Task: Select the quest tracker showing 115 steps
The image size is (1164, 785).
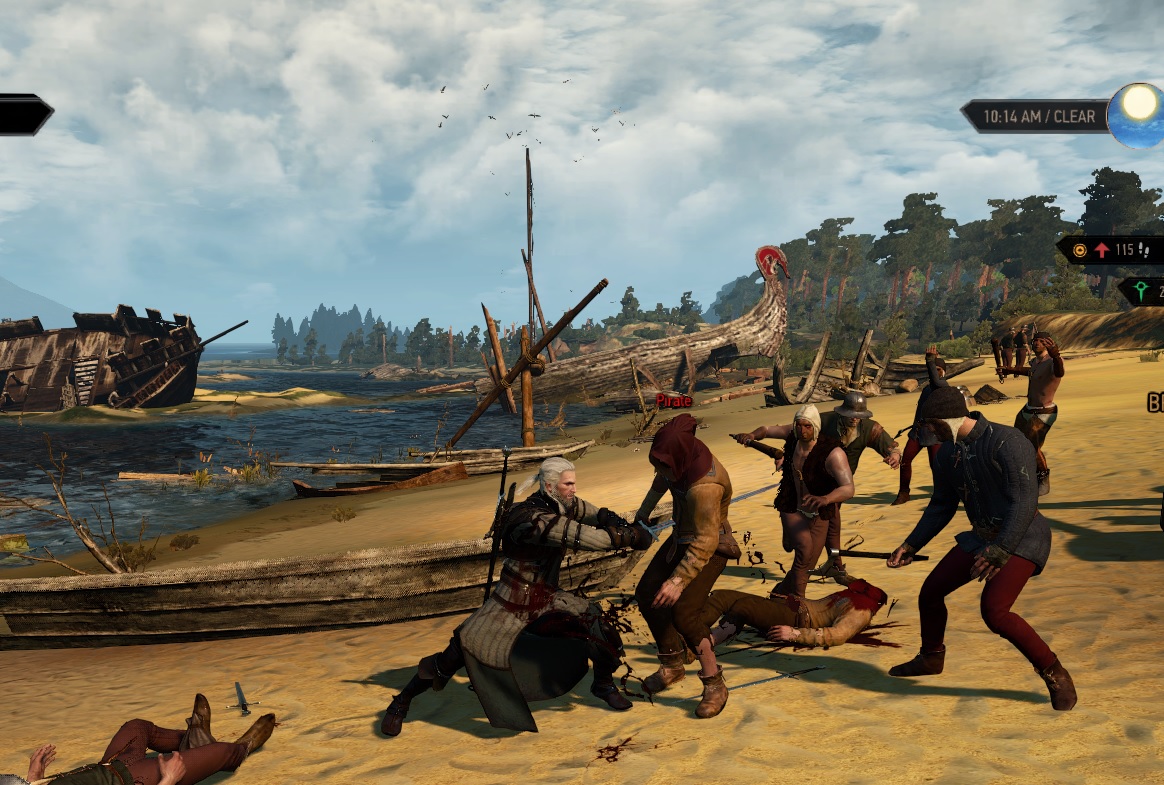Action: (x=1112, y=250)
